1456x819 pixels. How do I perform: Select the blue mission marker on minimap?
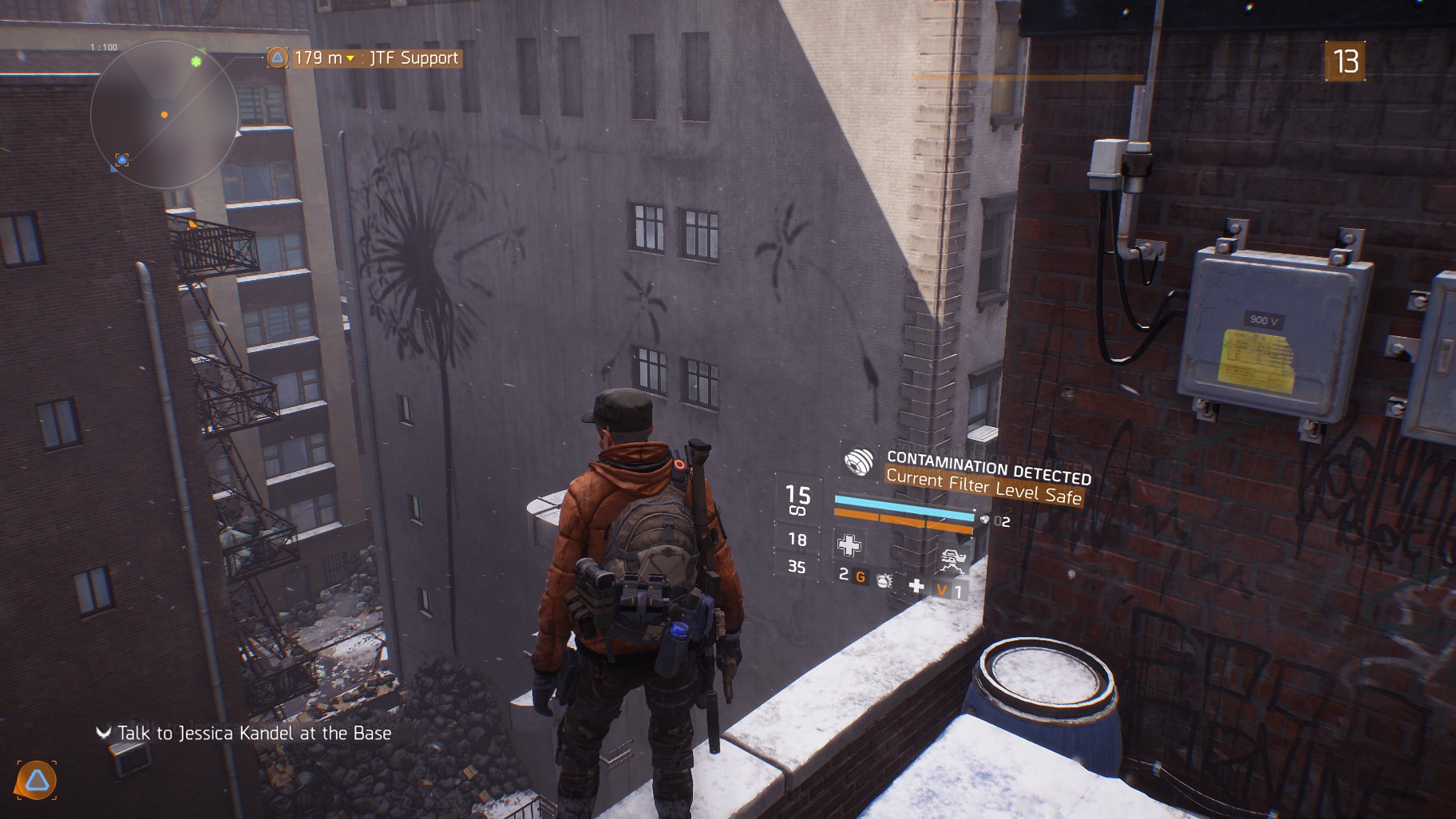tap(122, 160)
